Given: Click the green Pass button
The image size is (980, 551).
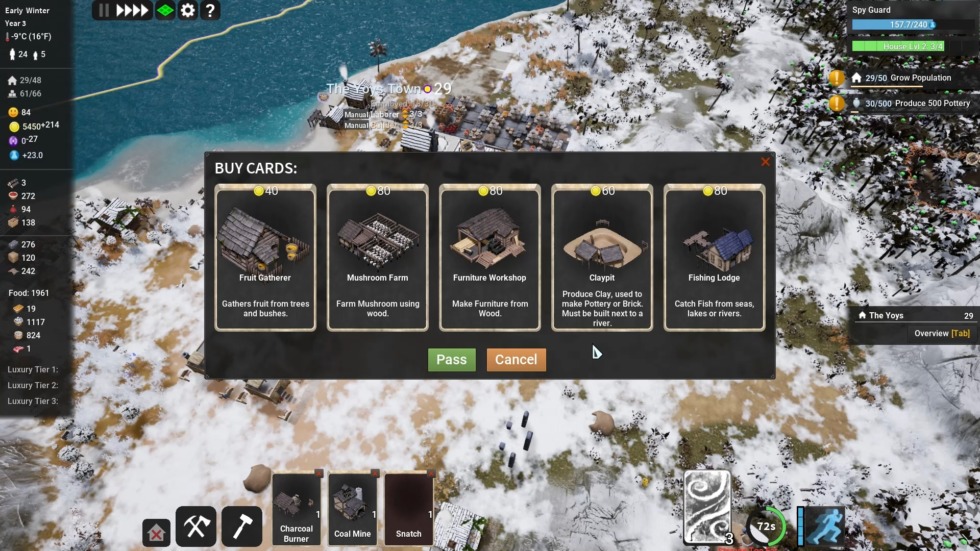Looking at the screenshot, I should pyautogui.click(x=451, y=360).
